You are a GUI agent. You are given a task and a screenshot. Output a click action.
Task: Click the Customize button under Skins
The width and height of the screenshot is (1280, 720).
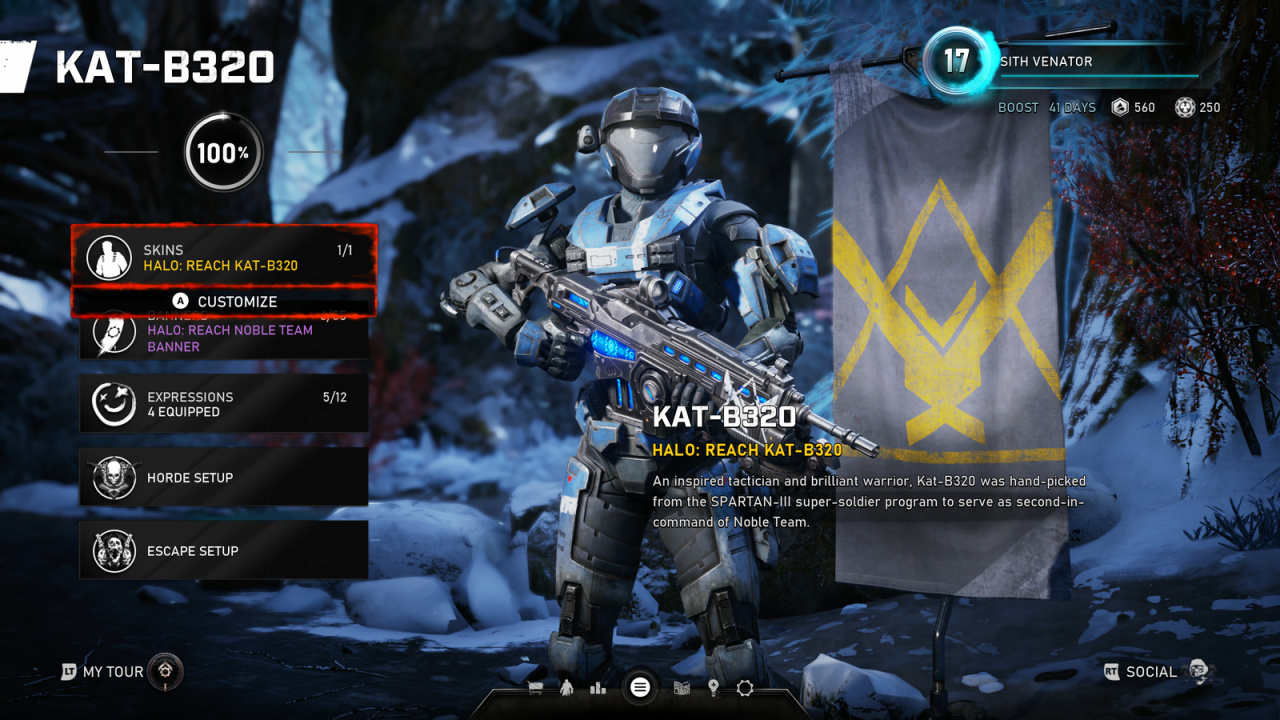224,301
